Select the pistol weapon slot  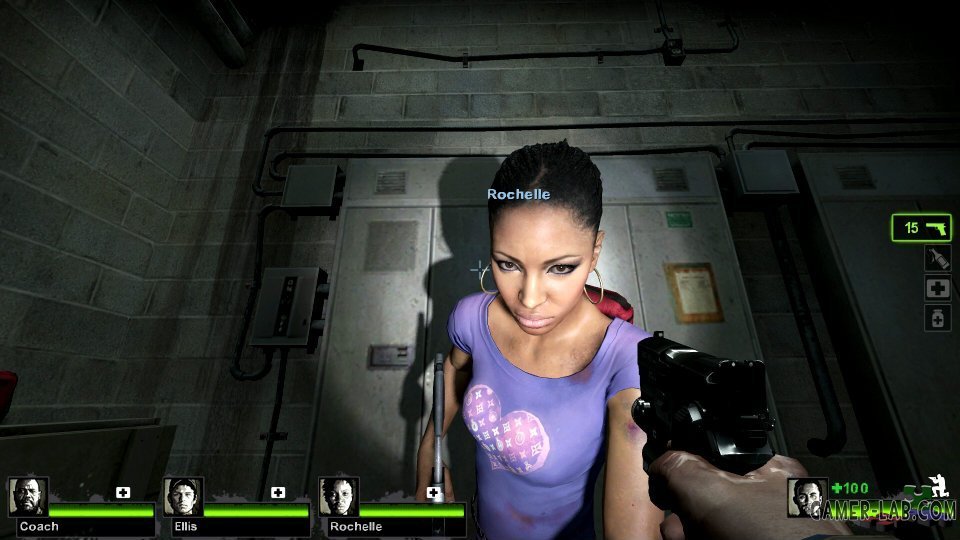pos(921,228)
